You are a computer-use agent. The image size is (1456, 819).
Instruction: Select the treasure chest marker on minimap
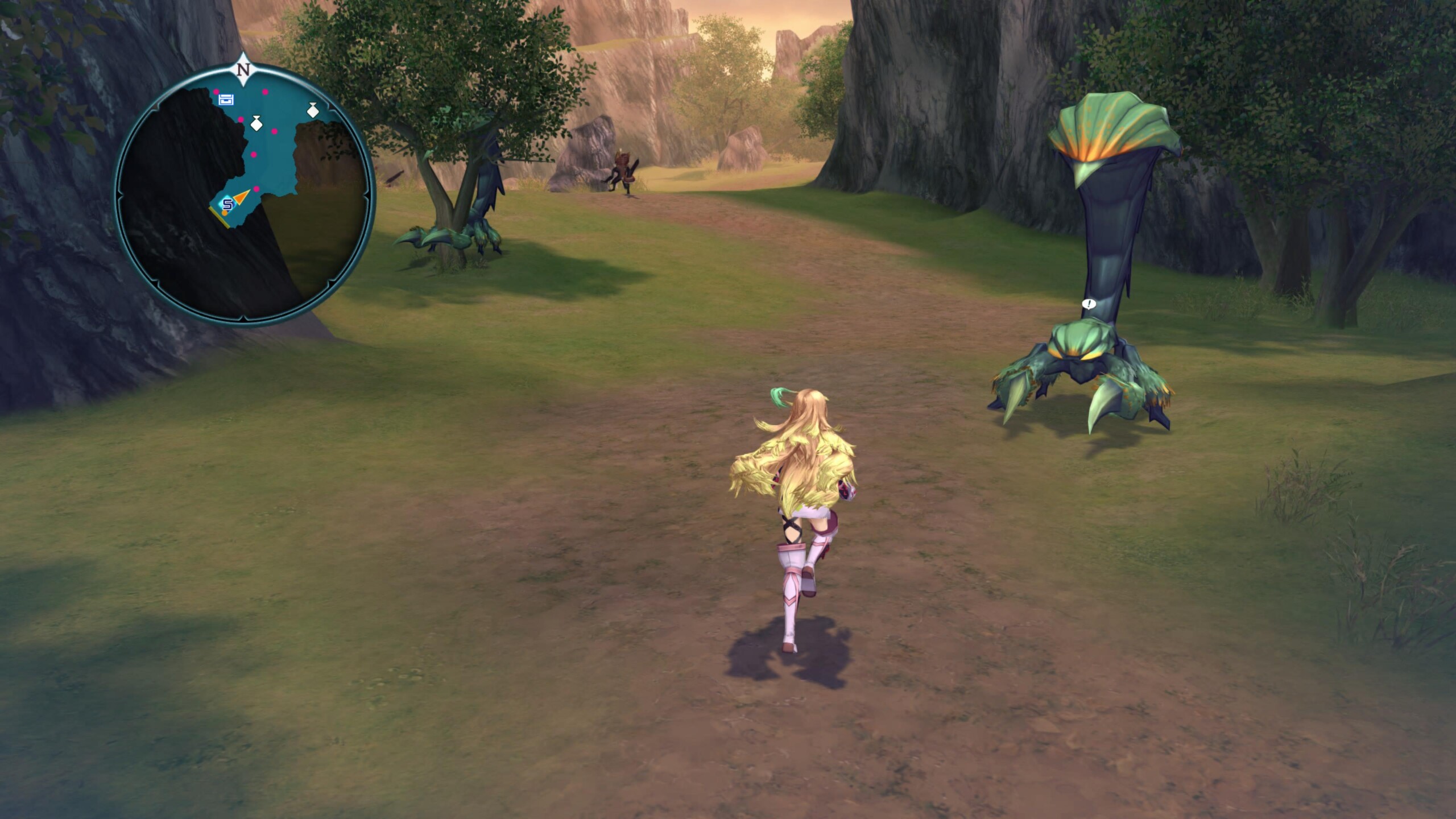click(x=226, y=100)
